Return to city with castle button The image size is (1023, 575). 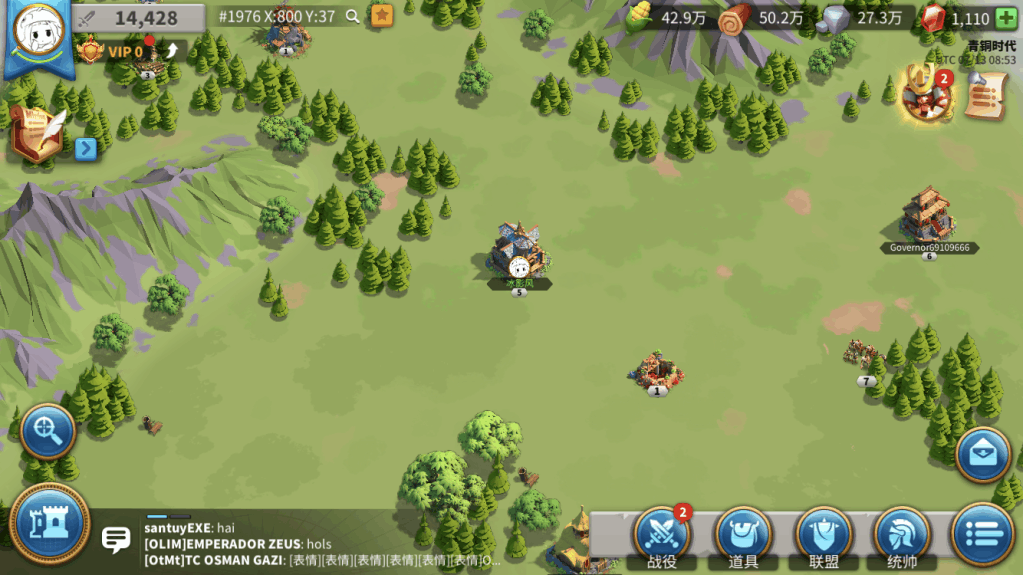click(x=50, y=523)
